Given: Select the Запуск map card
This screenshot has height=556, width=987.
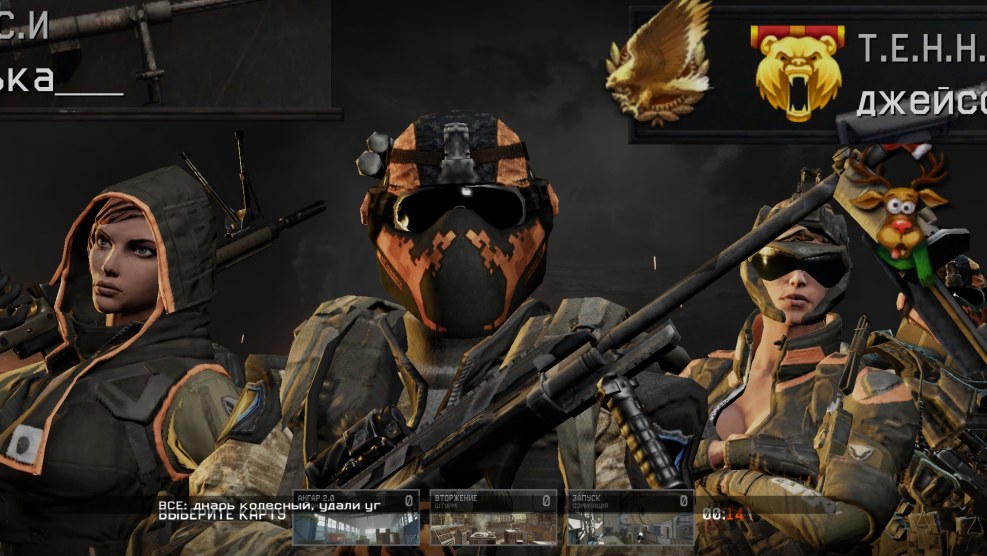Looking at the screenshot, I should (x=630, y=518).
